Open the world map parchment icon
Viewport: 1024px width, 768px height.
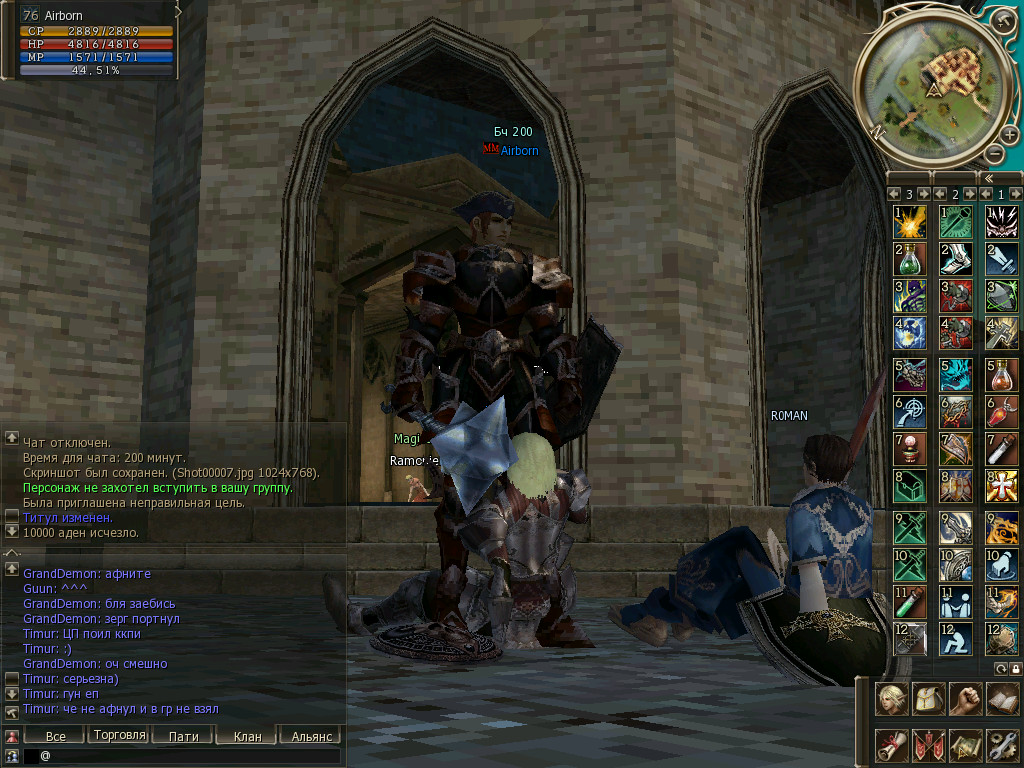(x=965, y=745)
